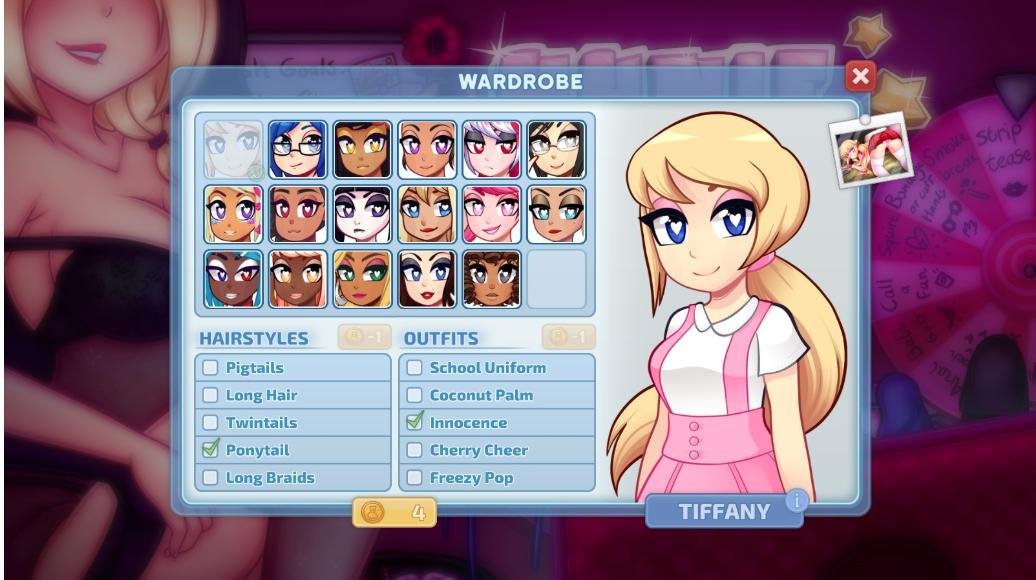Image resolution: width=1036 pixels, height=580 pixels.
Task: Choose the curly brown-haired girl portrait
Action: 492,279
